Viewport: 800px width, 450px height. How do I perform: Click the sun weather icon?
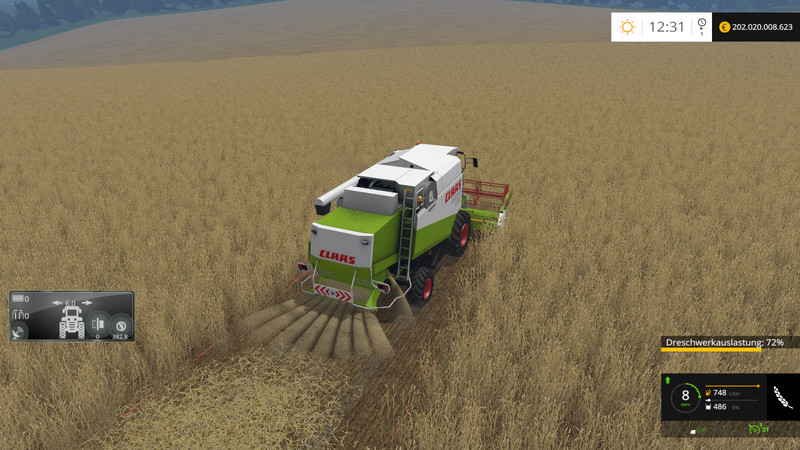[x=628, y=27]
